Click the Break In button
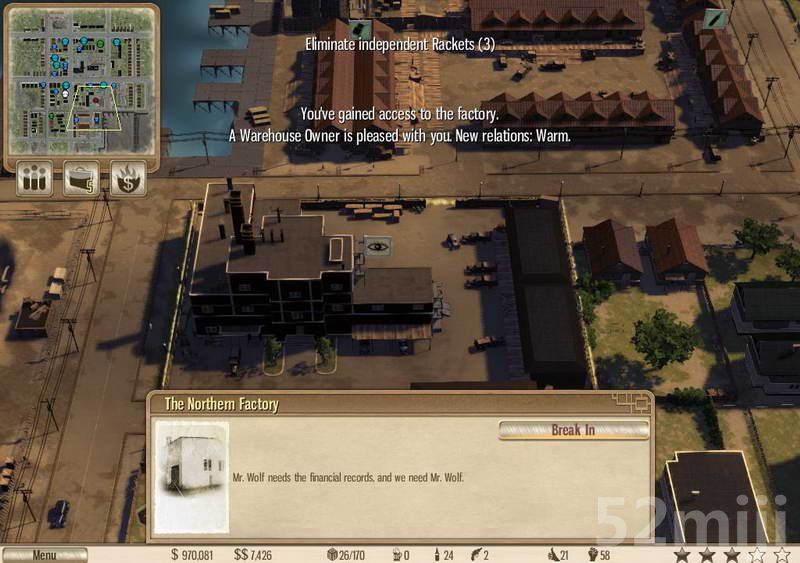 (573, 430)
